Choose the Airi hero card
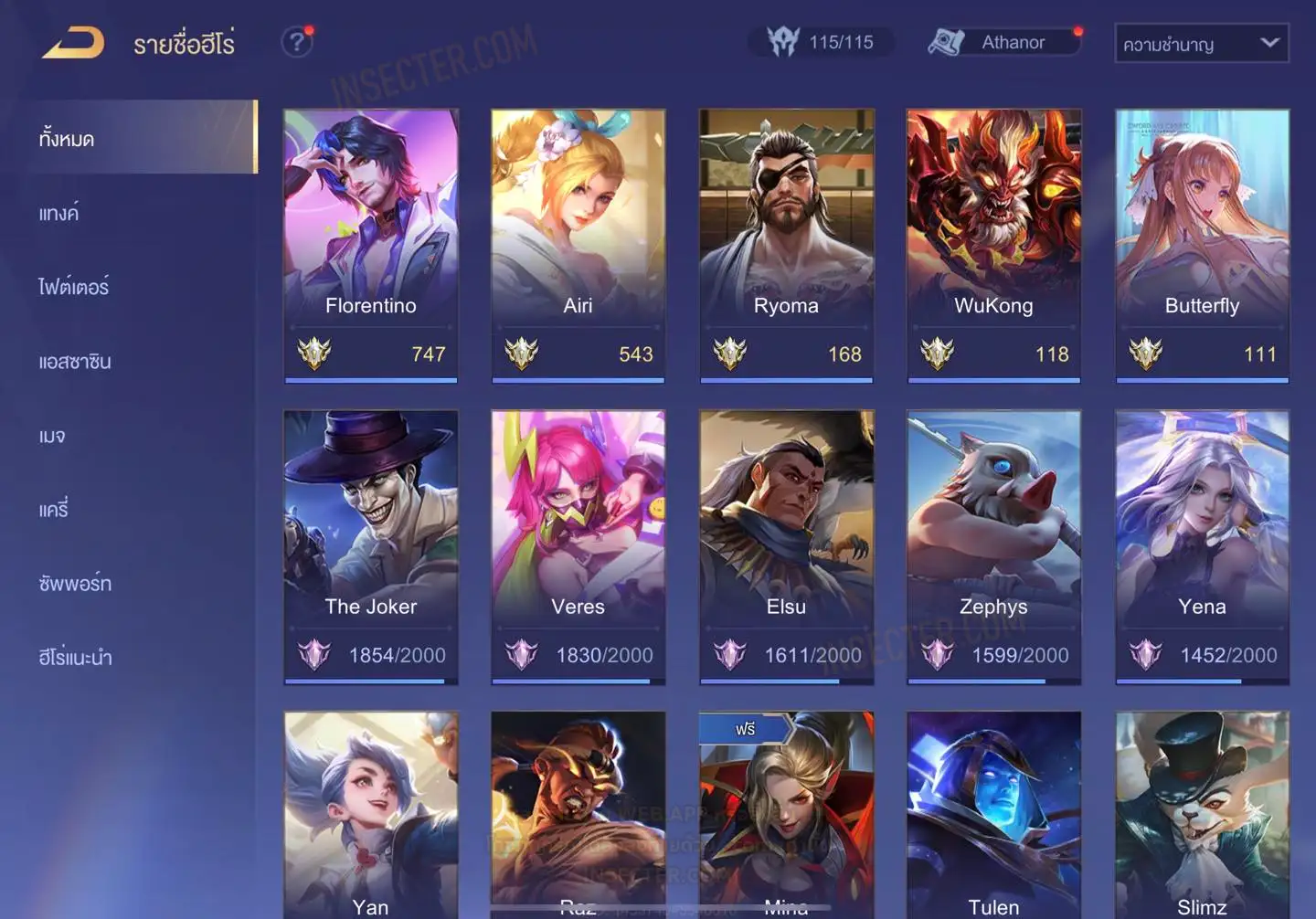The height and width of the screenshot is (919, 1316). [x=578, y=245]
